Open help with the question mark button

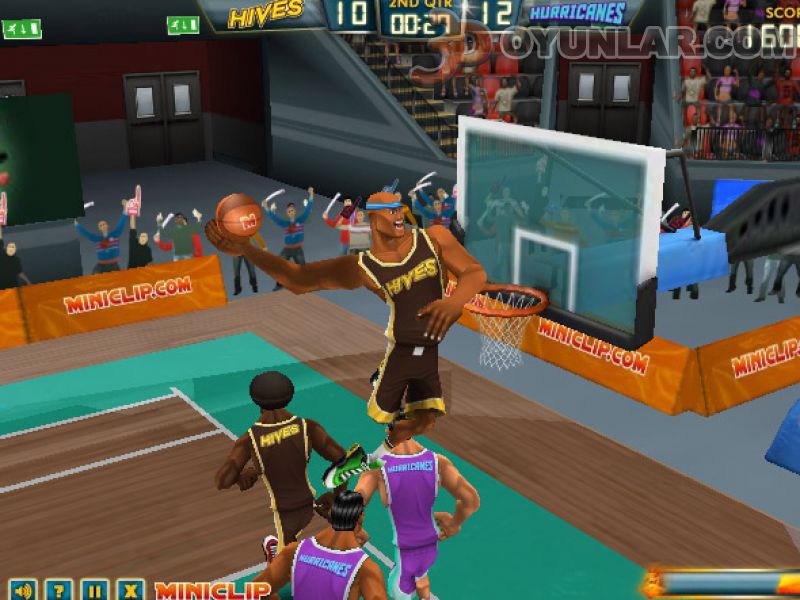pyautogui.click(x=59, y=590)
